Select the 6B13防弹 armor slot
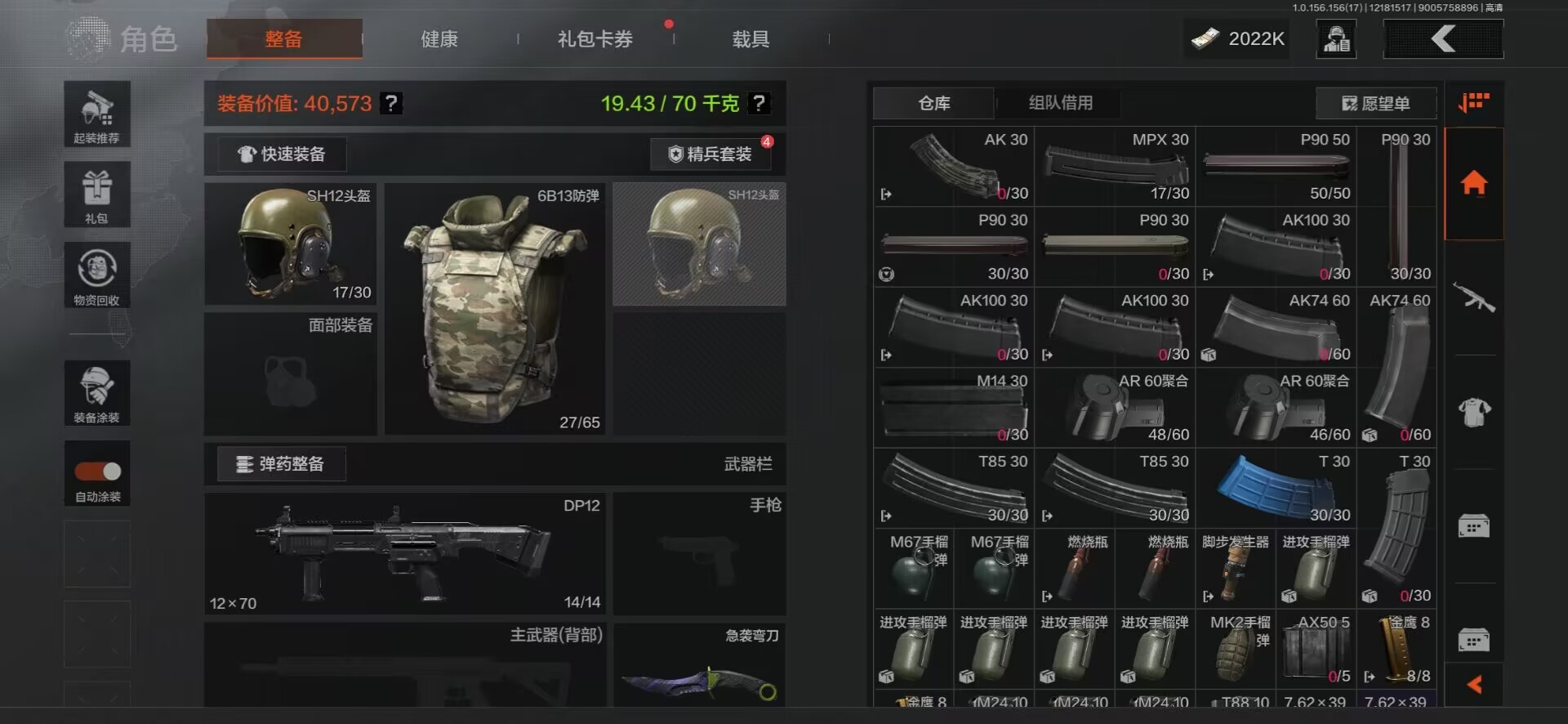The width and height of the screenshot is (1568, 724). pos(495,309)
